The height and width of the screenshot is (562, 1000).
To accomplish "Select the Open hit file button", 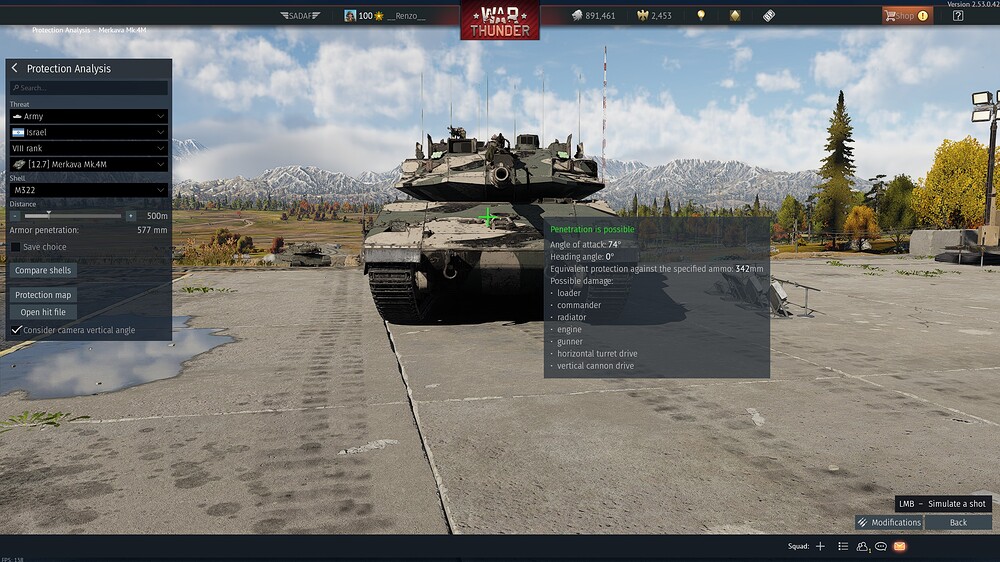I will click(44, 312).
